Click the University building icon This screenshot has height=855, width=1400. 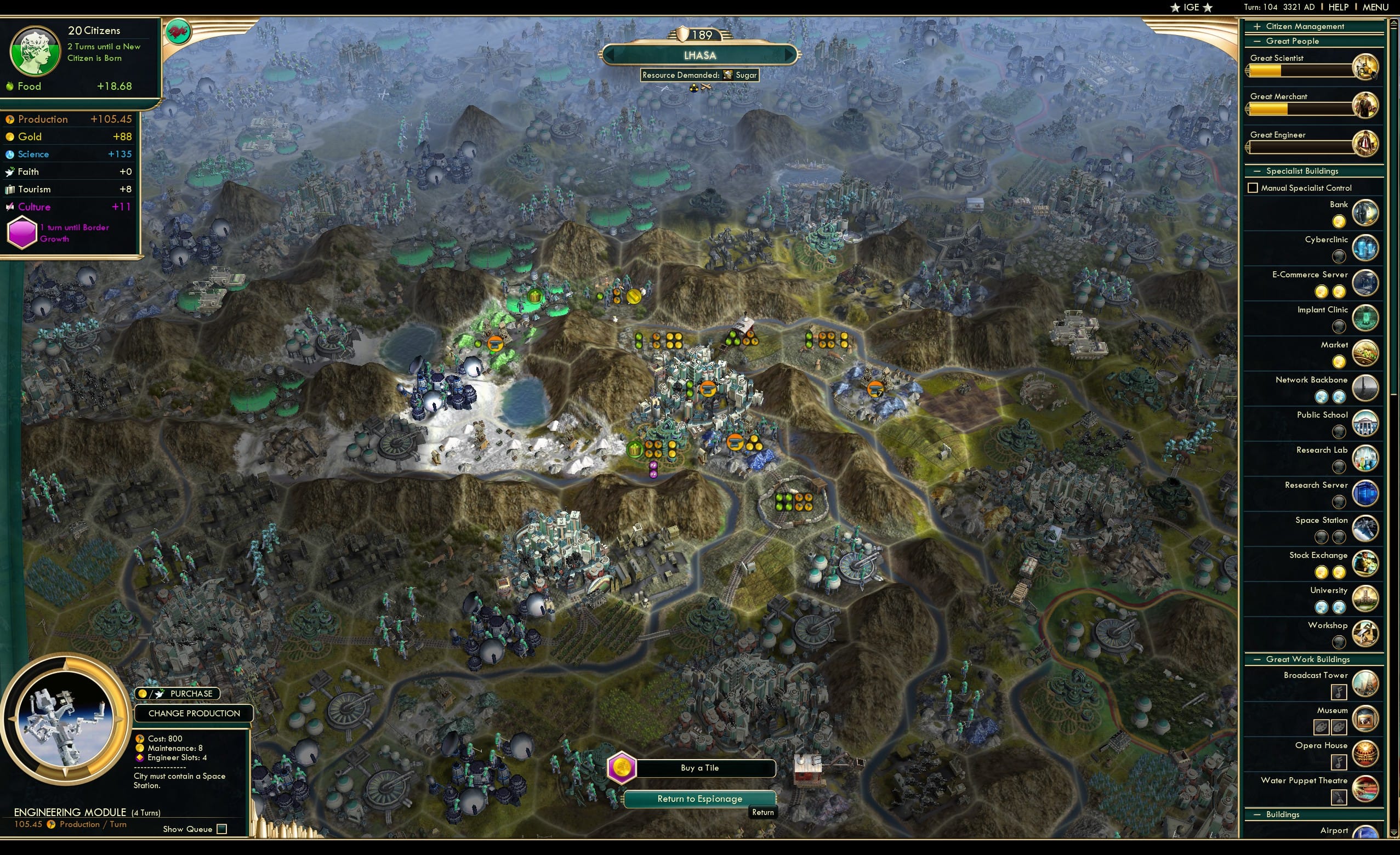coord(1366,599)
